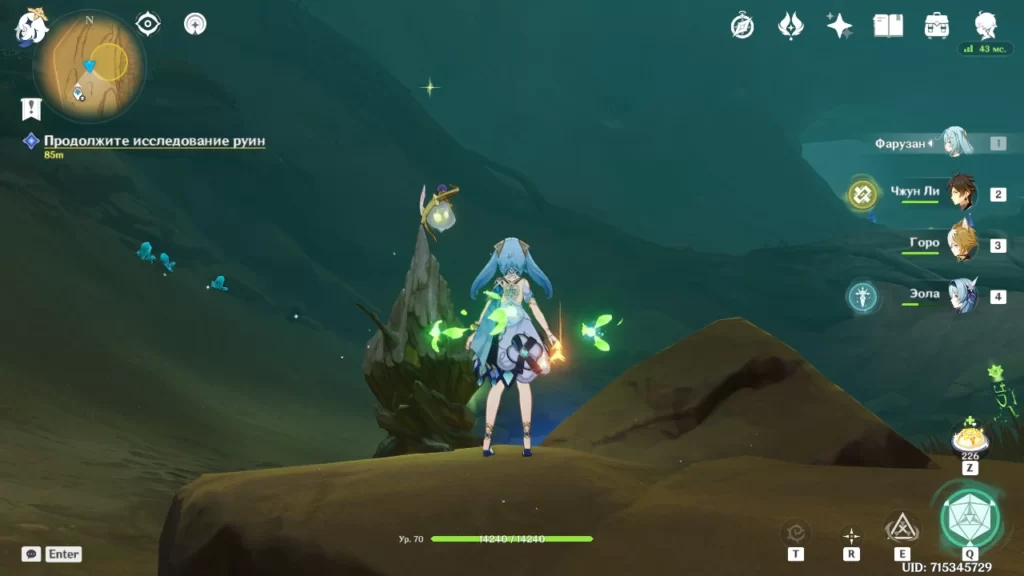The image size is (1024, 576).
Task: Open the backpack inventory
Action: point(937,26)
